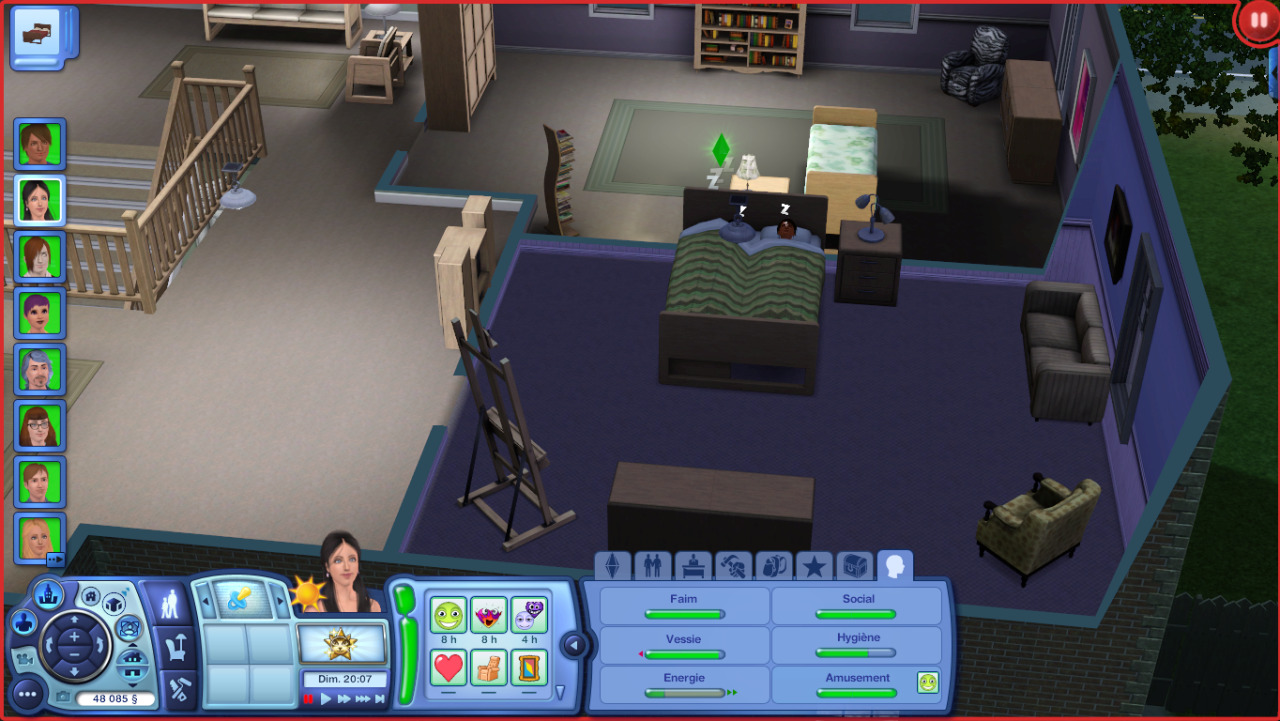Choose the Sim portrait wearing glasses
Image resolution: width=1280 pixels, height=721 pixels.
pyautogui.click(x=40, y=425)
